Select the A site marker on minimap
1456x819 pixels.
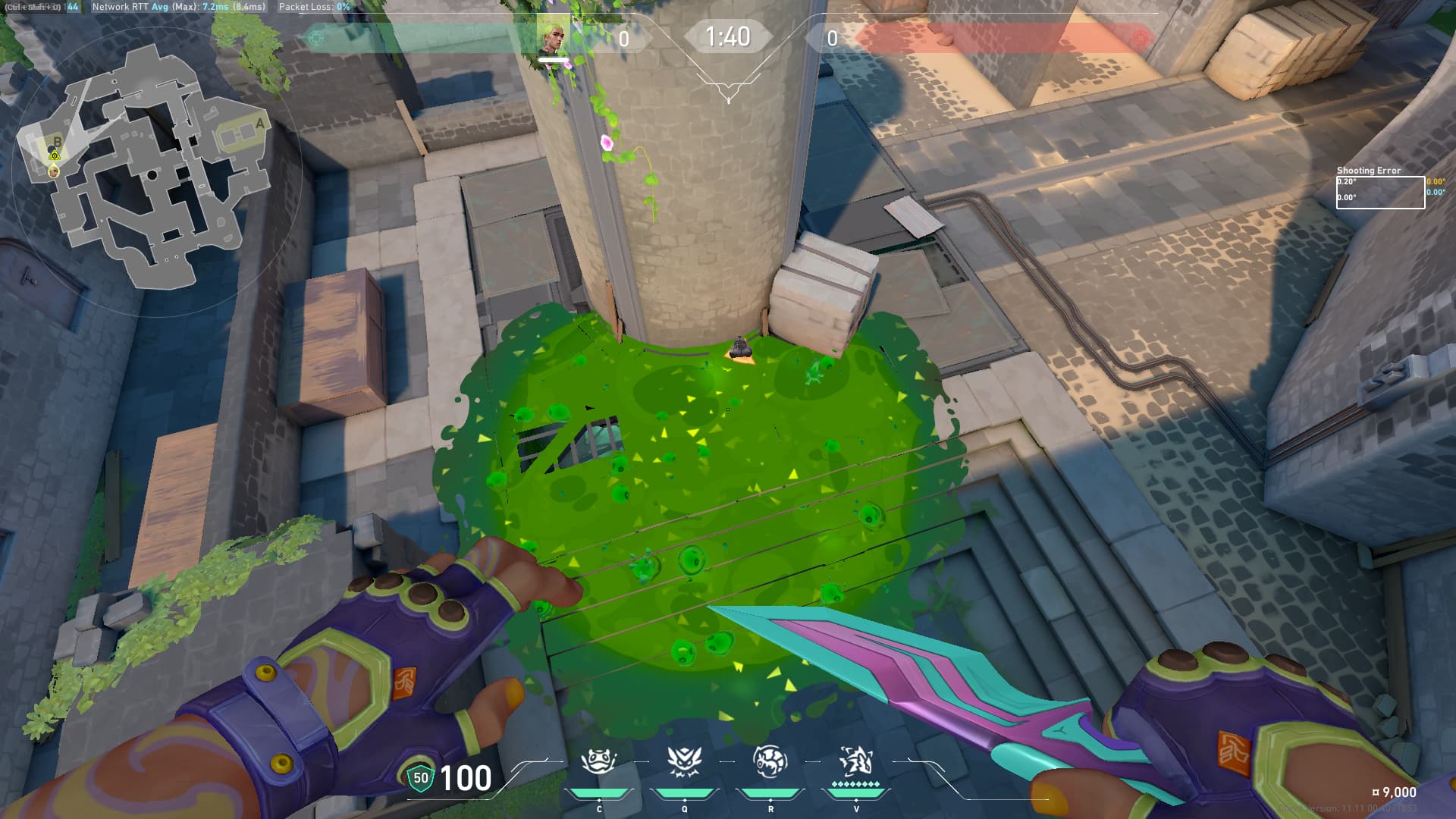click(260, 124)
